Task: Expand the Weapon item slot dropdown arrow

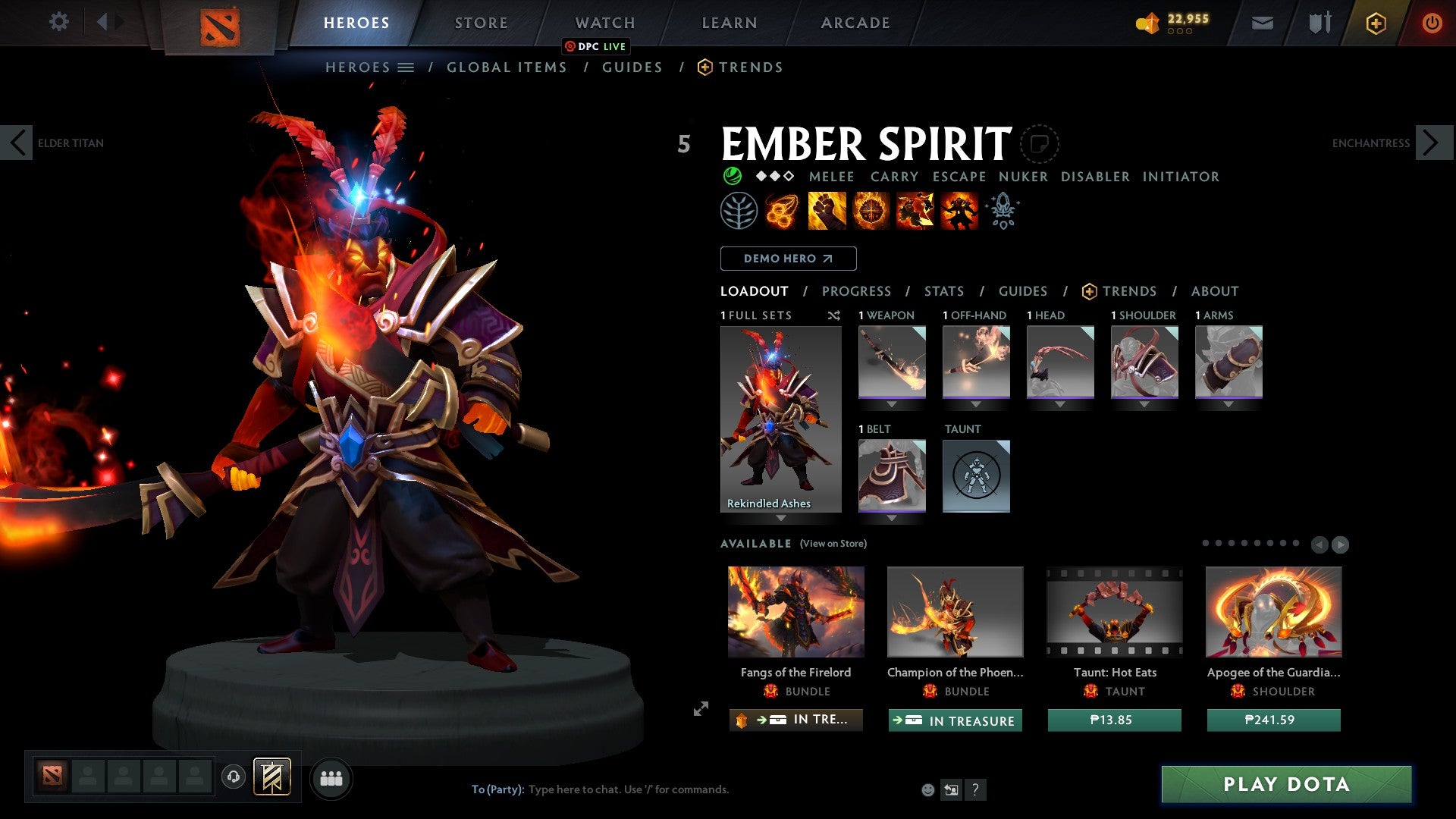Action: pos(892,402)
